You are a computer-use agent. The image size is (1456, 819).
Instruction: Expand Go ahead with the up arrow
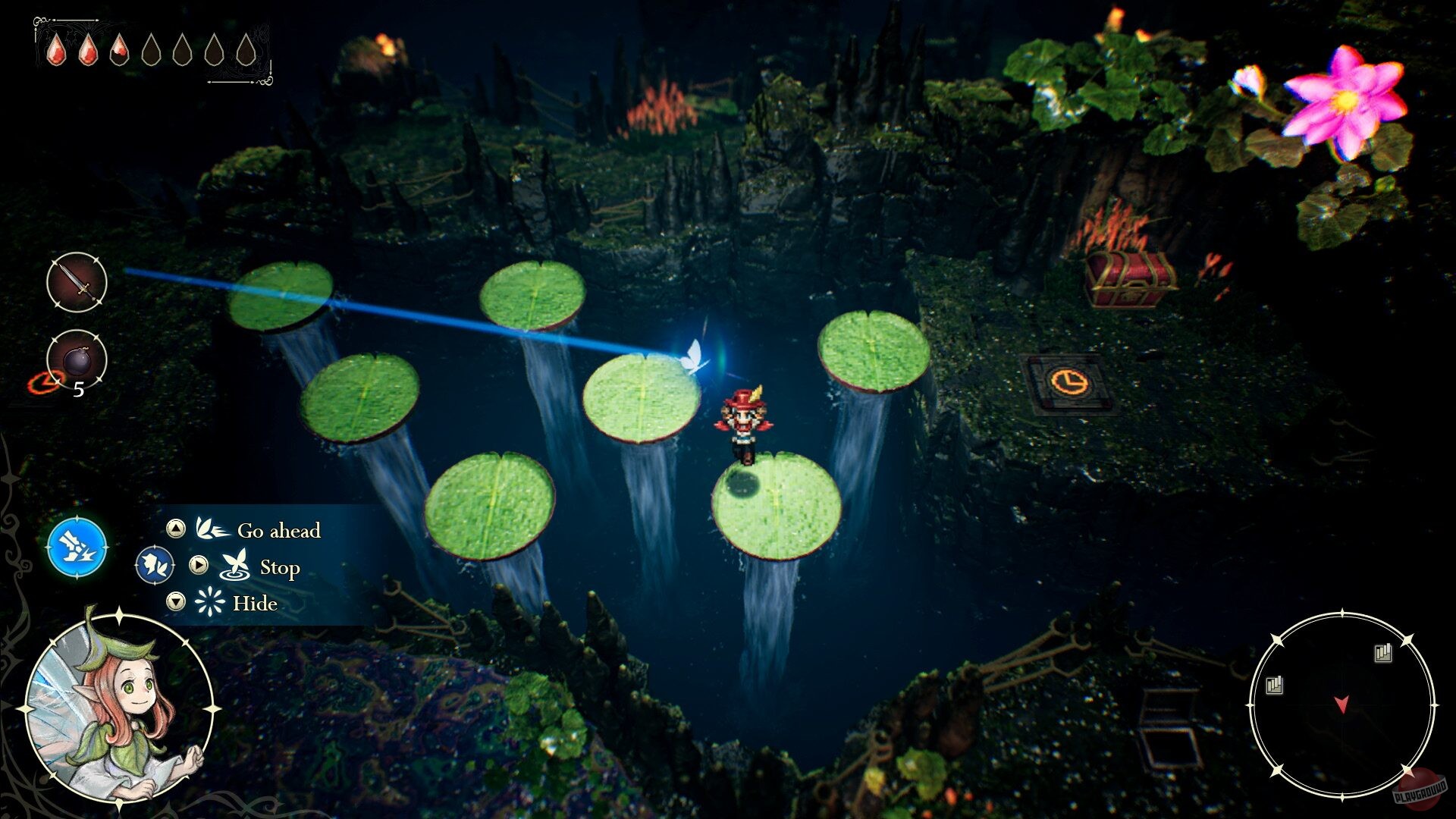coord(175,529)
